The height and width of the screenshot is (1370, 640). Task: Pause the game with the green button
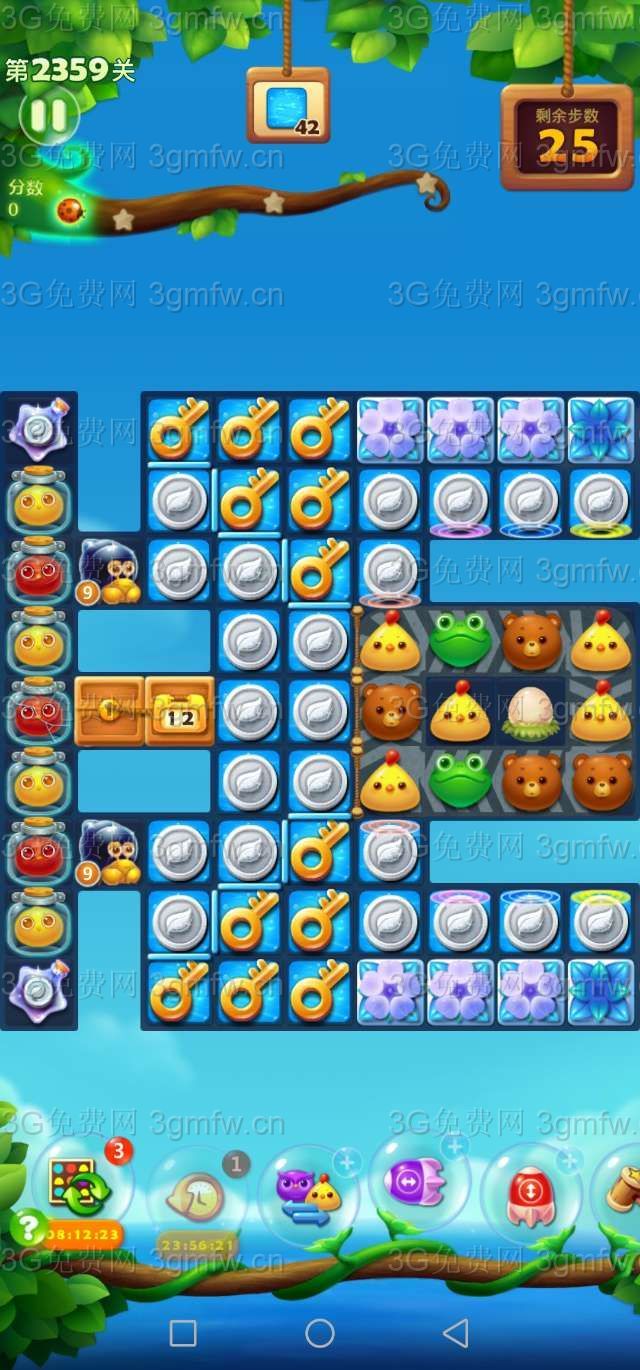click(x=48, y=116)
